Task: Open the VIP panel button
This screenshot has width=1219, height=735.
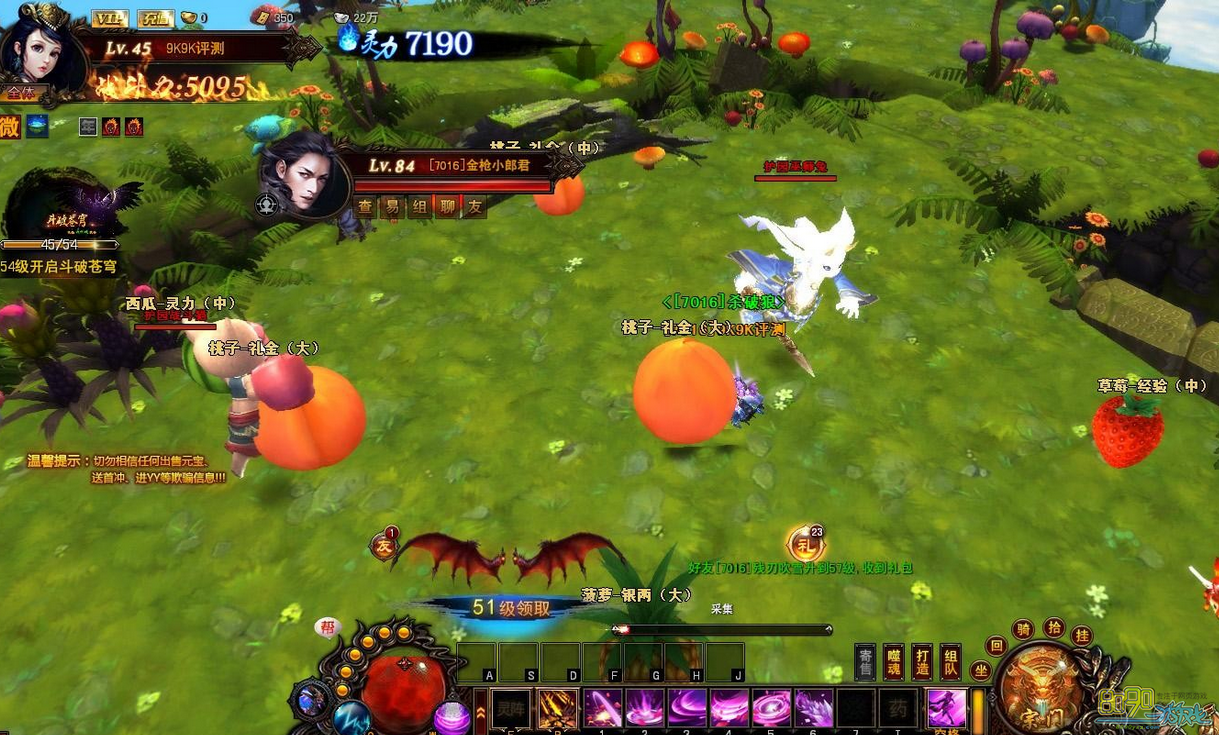Action: (109, 18)
